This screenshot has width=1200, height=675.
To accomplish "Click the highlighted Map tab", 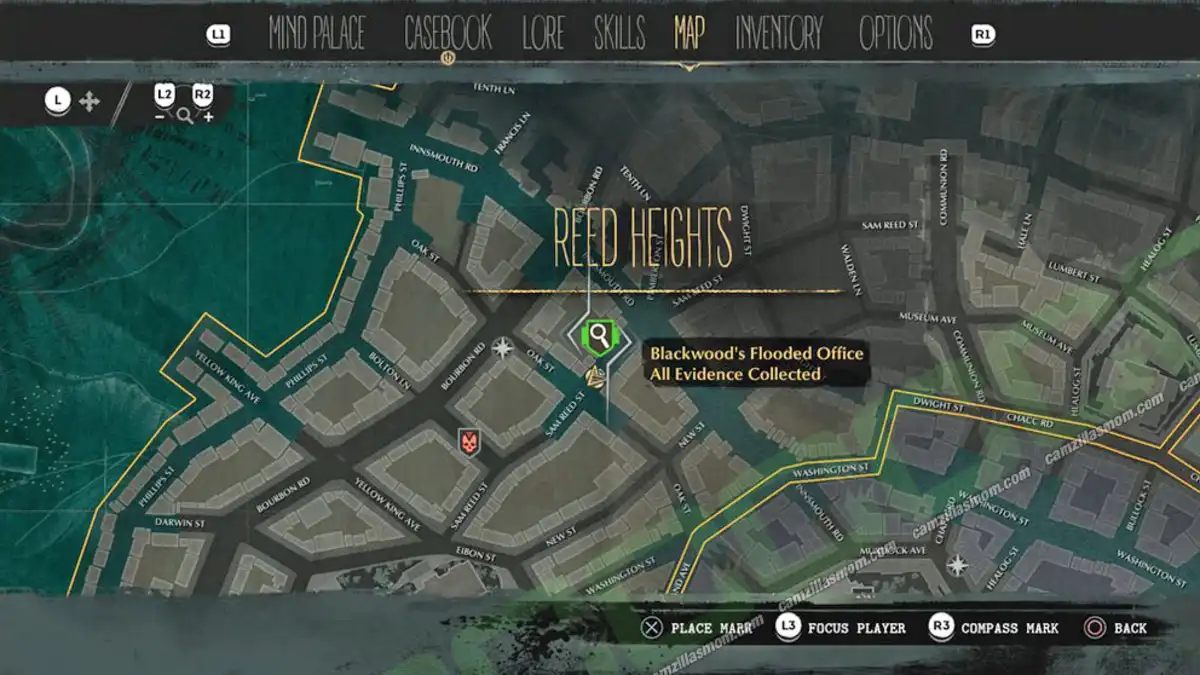I will point(689,34).
